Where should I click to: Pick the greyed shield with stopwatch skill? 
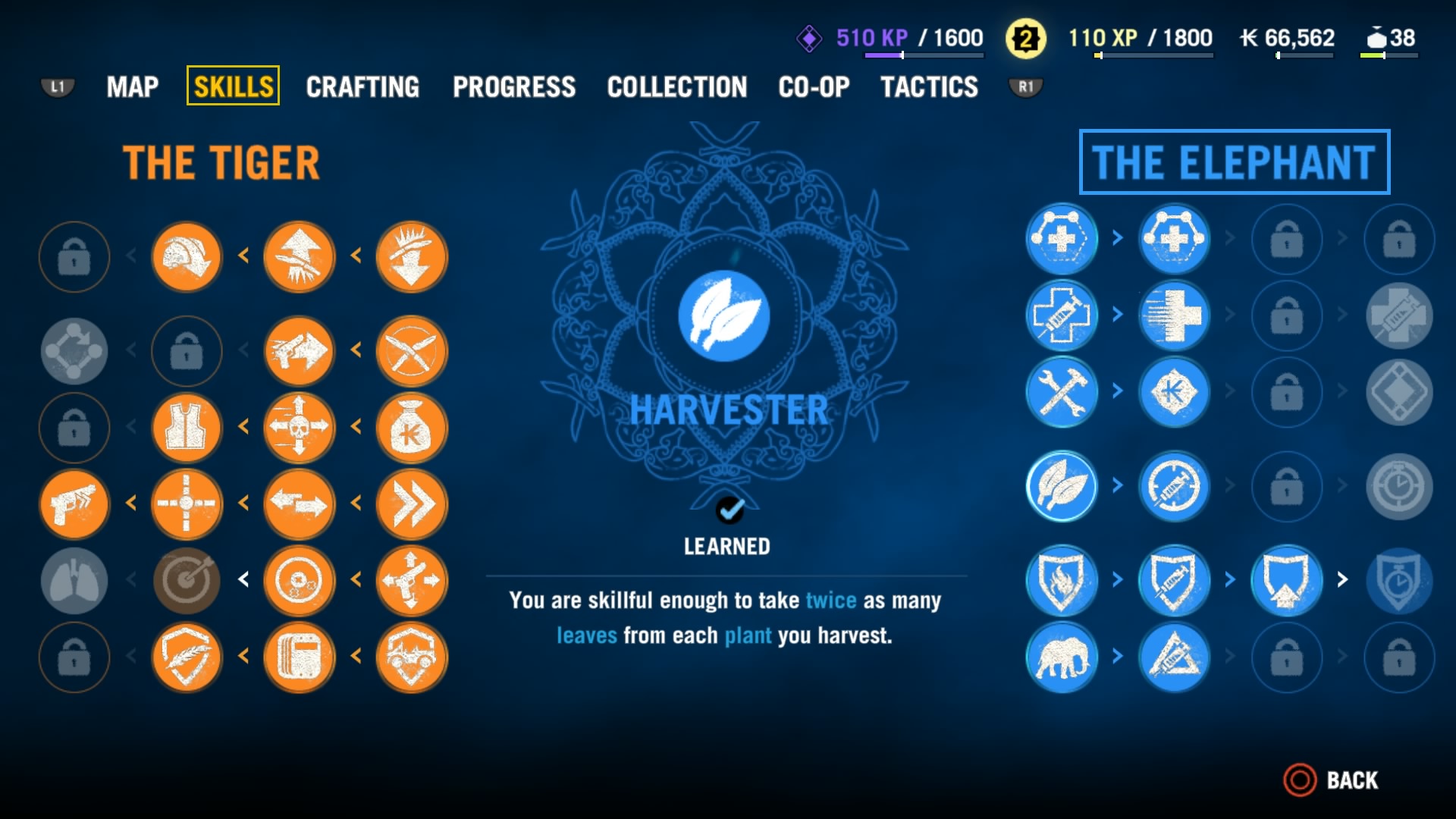[1399, 580]
